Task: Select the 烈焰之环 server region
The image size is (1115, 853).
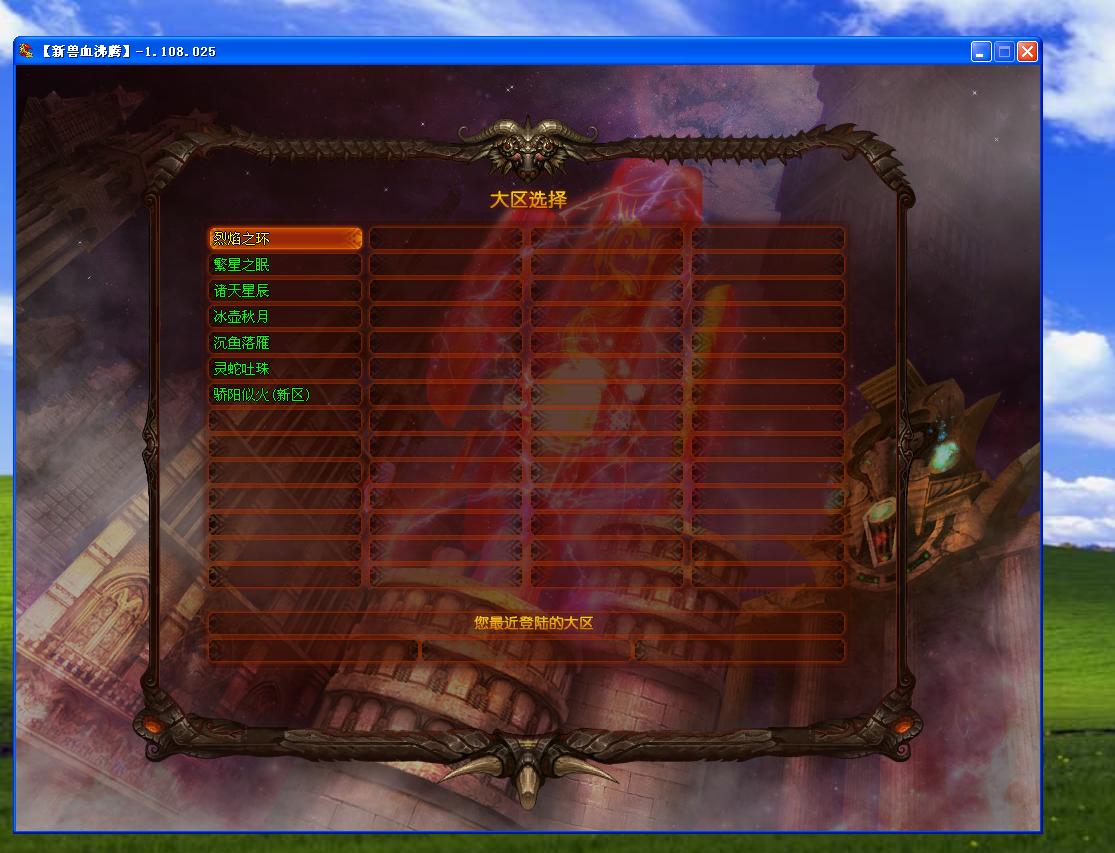Action: 285,238
